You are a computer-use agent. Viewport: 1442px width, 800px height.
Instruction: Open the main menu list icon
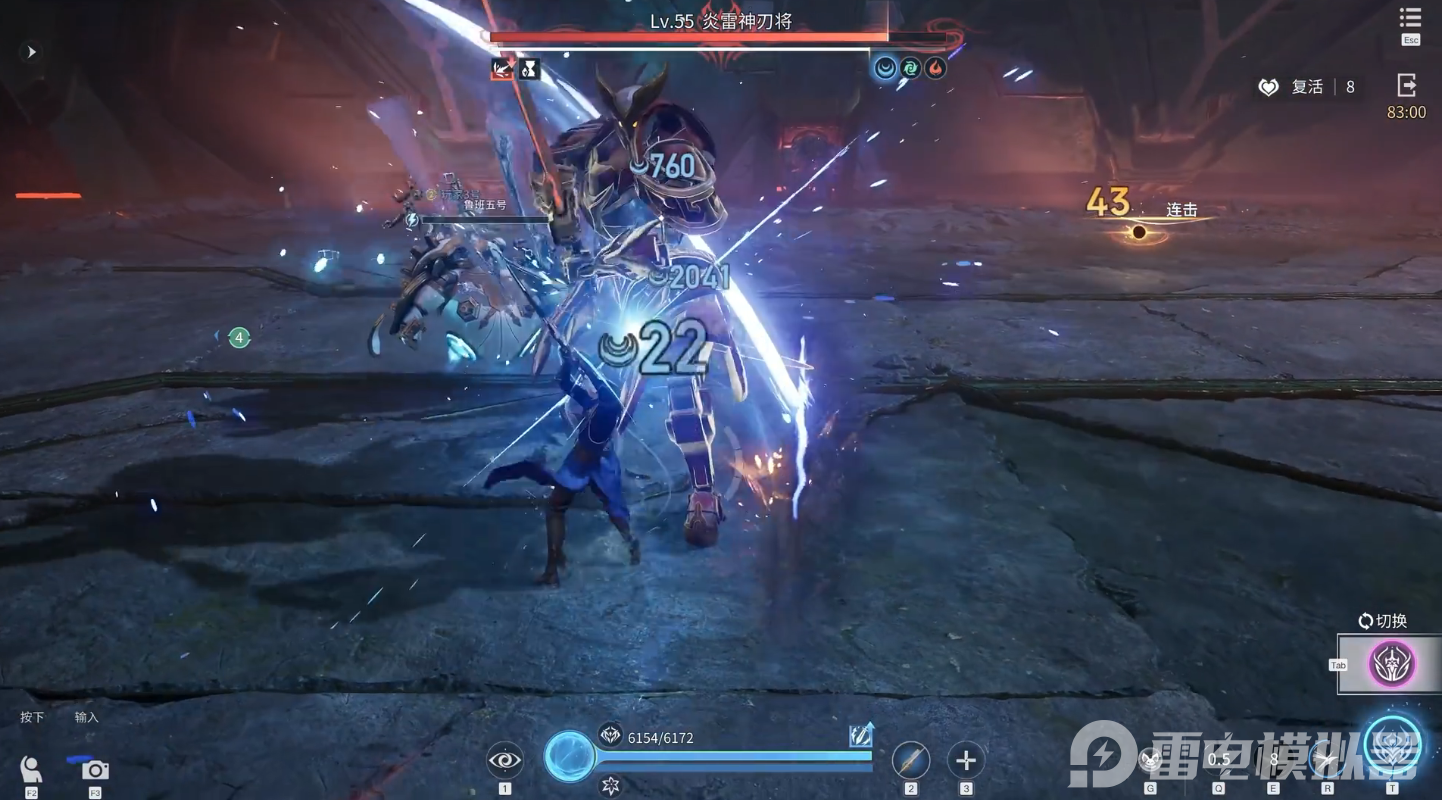[x=1410, y=20]
